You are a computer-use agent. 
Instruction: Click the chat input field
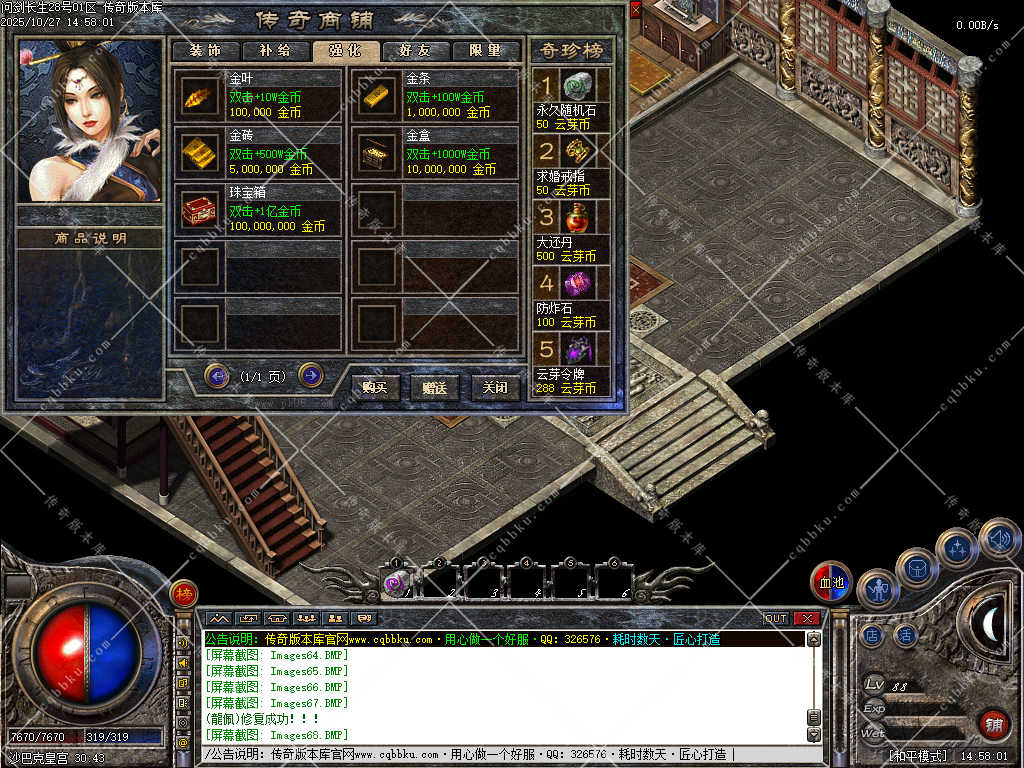click(x=500, y=754)
